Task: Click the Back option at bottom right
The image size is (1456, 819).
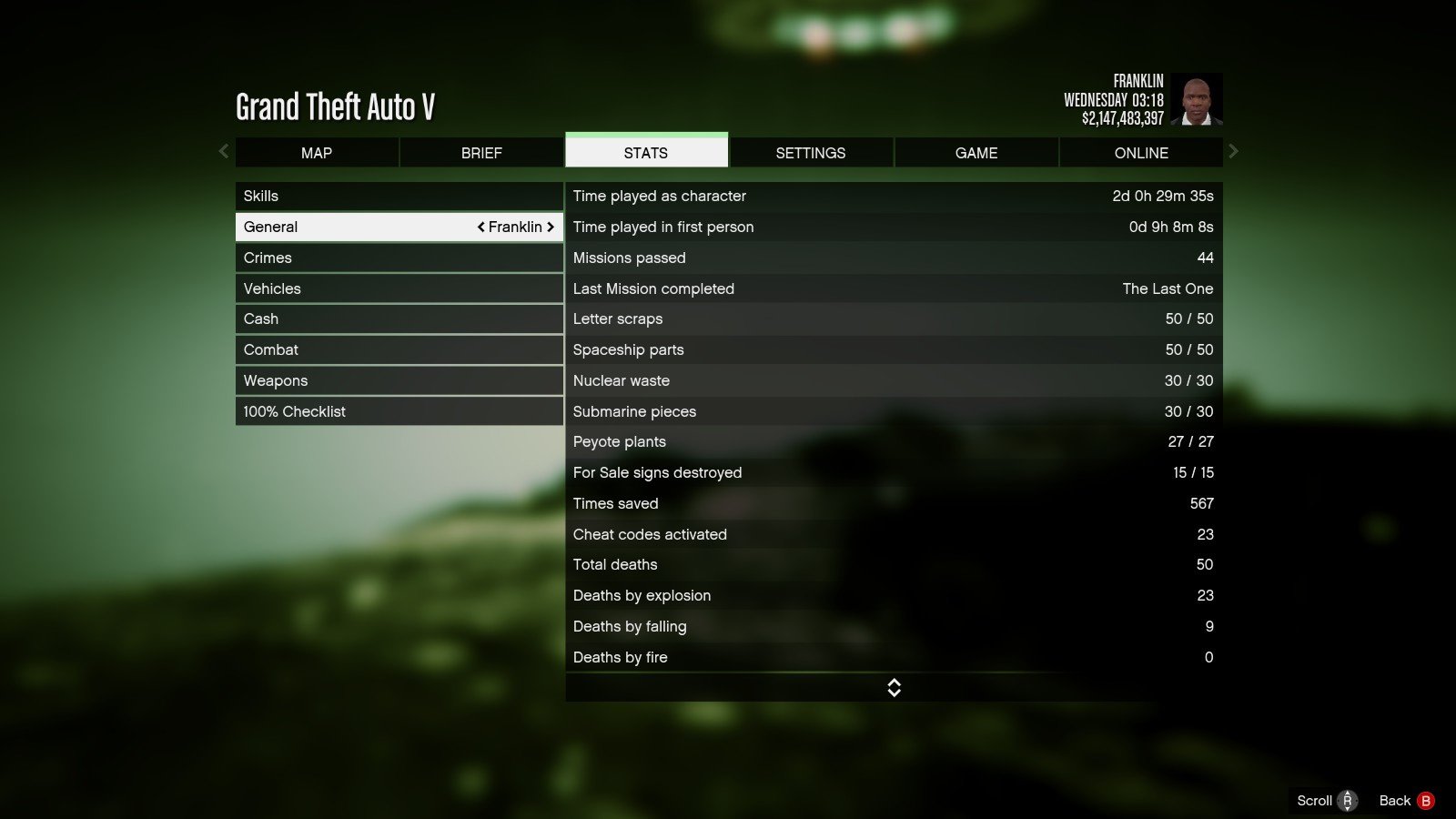Action: (1395, 800)
